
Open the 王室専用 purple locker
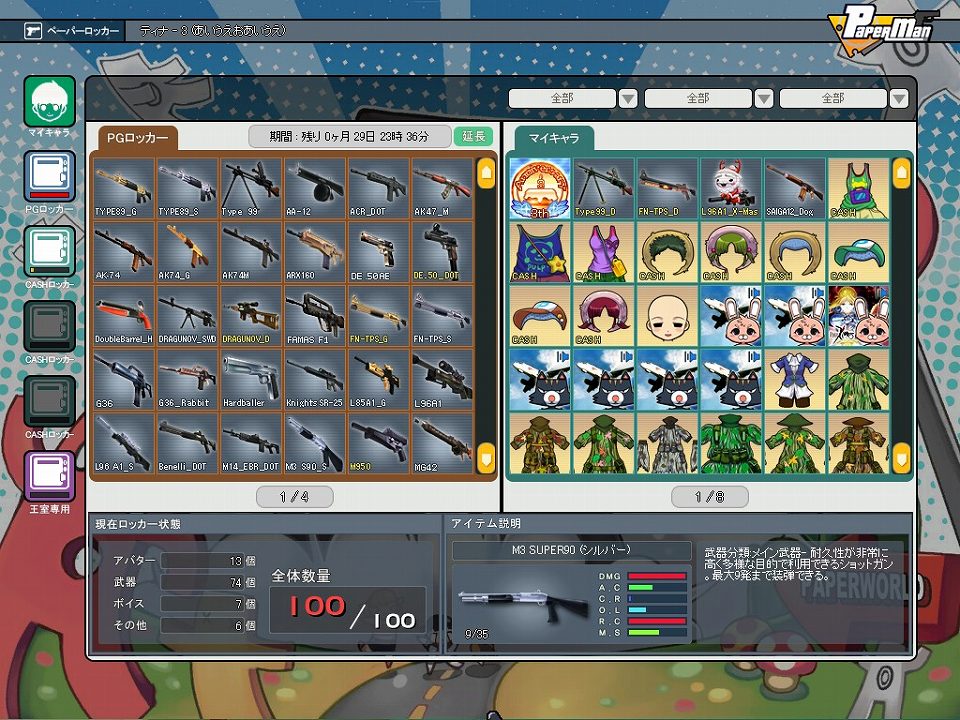49,478
